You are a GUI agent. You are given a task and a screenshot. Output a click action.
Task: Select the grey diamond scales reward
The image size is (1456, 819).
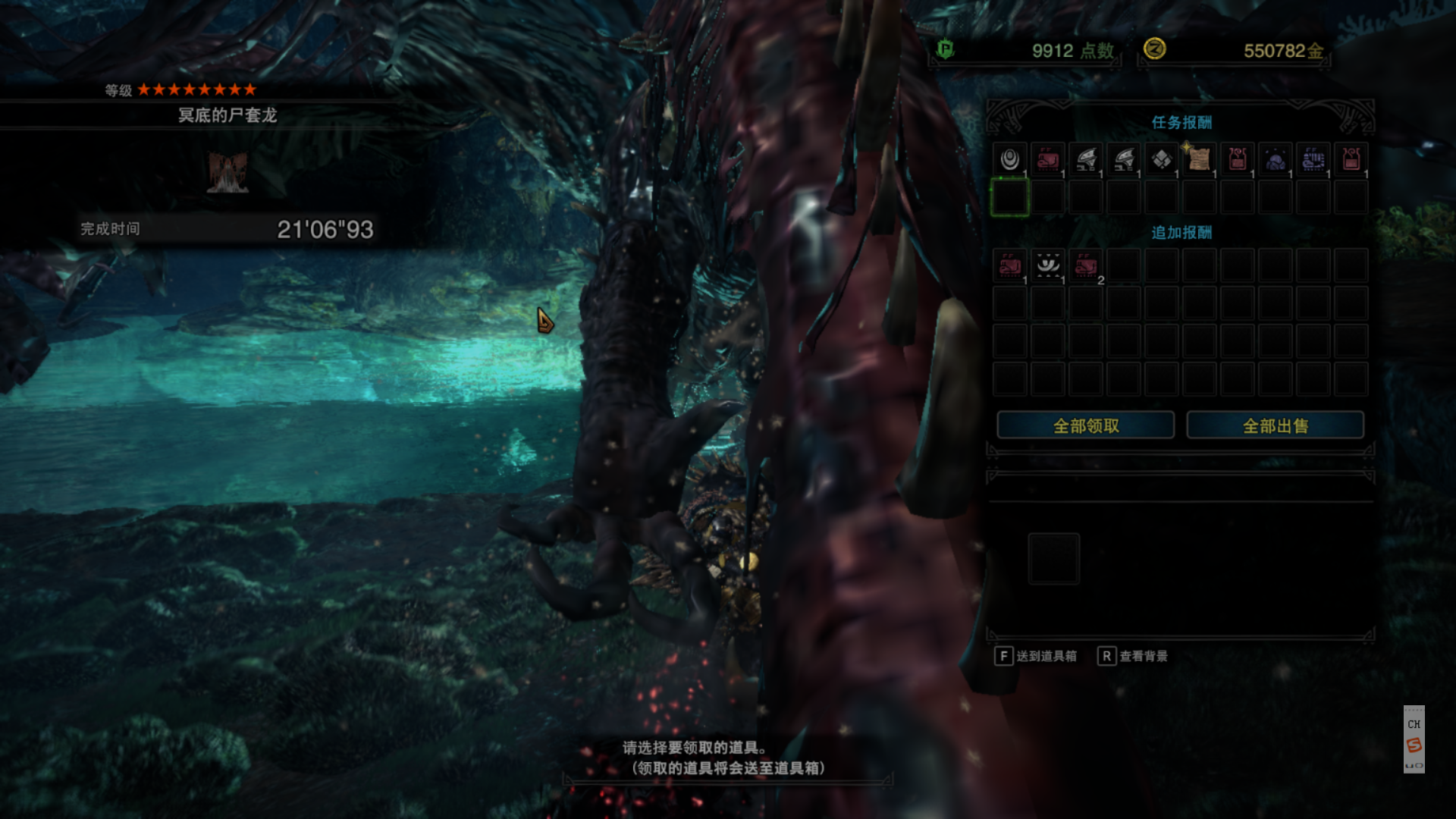[x=1161, y=159]
